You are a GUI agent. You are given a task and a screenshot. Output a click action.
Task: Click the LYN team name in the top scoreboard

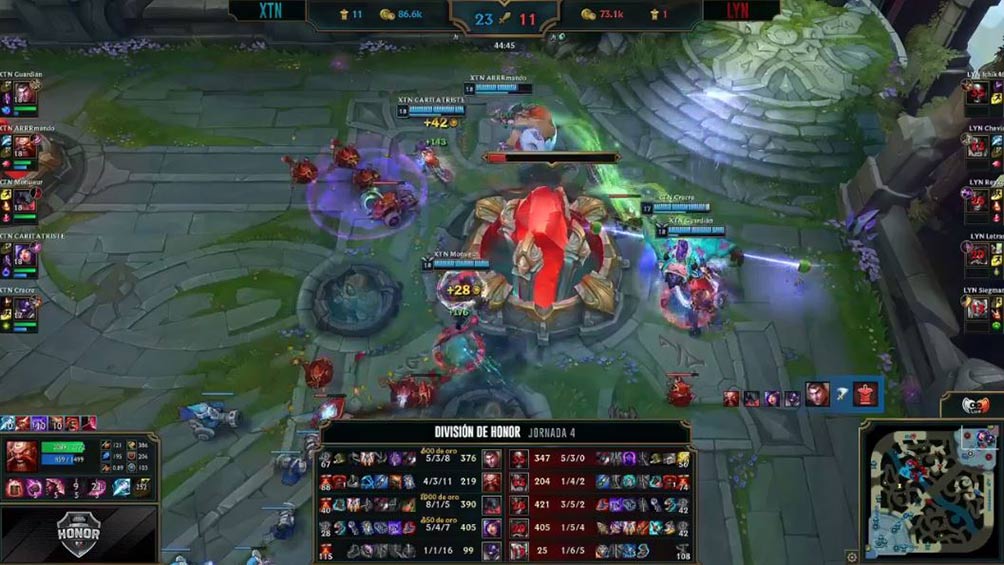click(x=741, y=11)
